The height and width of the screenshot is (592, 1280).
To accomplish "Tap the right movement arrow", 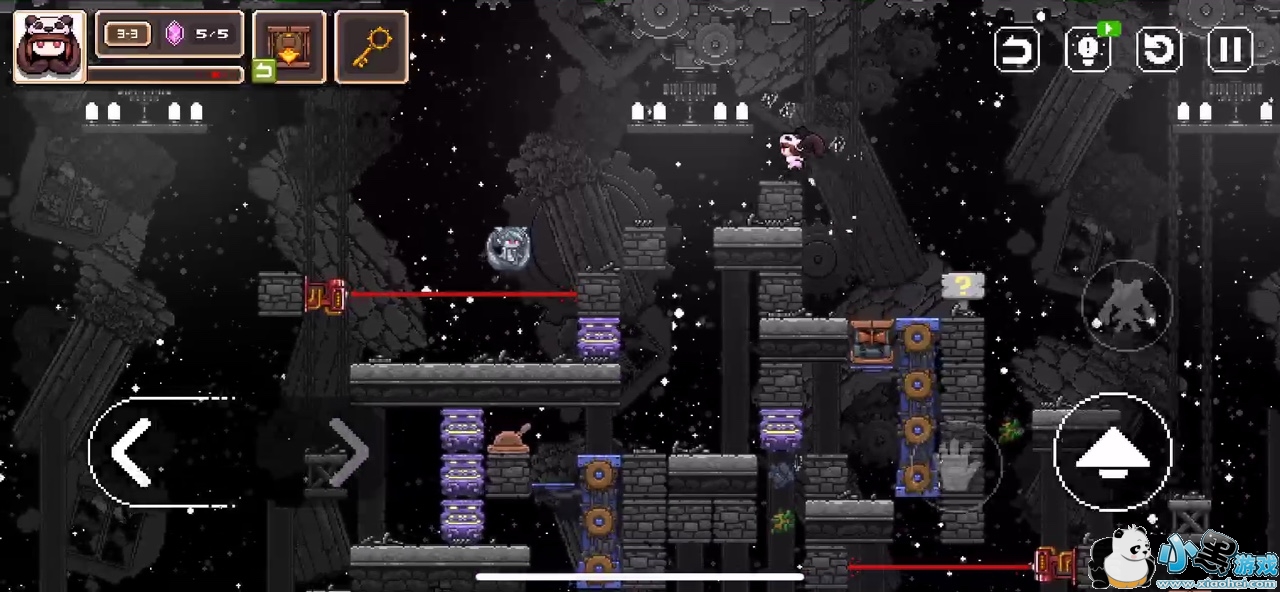I will (348, 452).
